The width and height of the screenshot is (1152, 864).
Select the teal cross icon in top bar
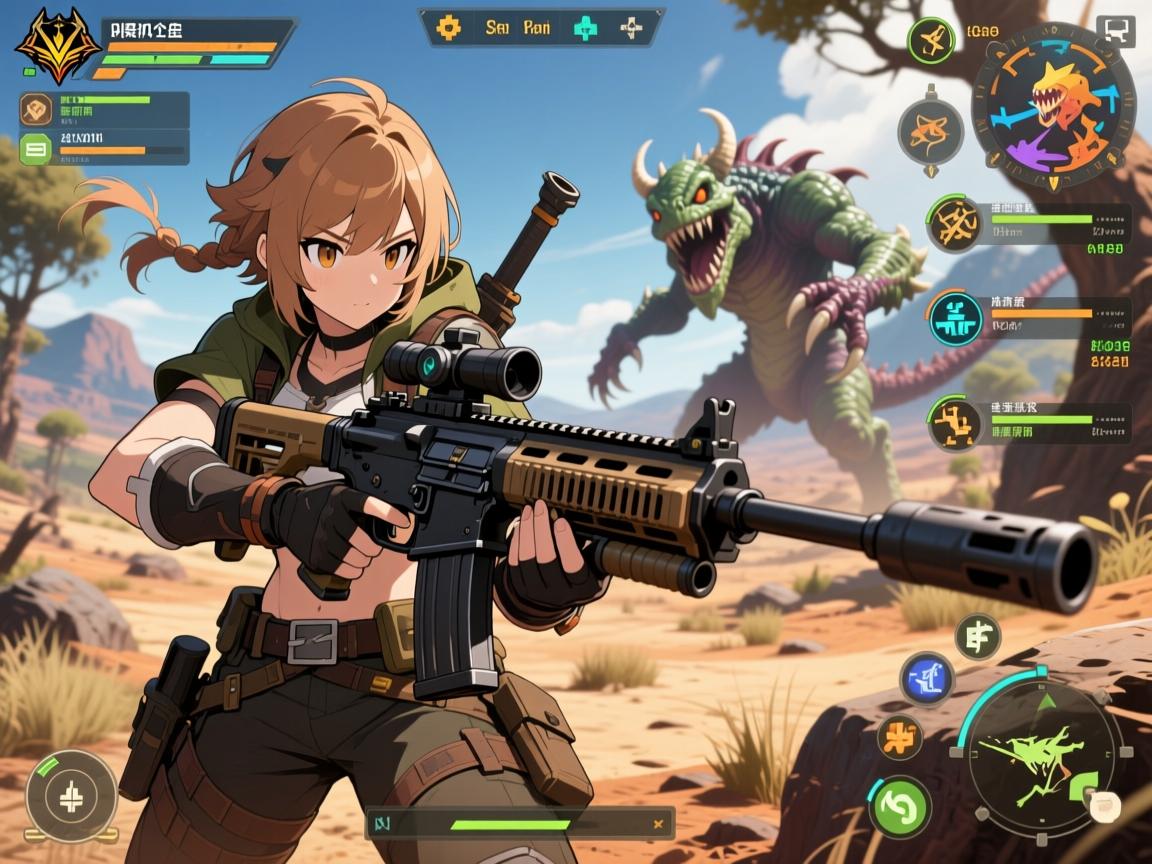[585, 28]
